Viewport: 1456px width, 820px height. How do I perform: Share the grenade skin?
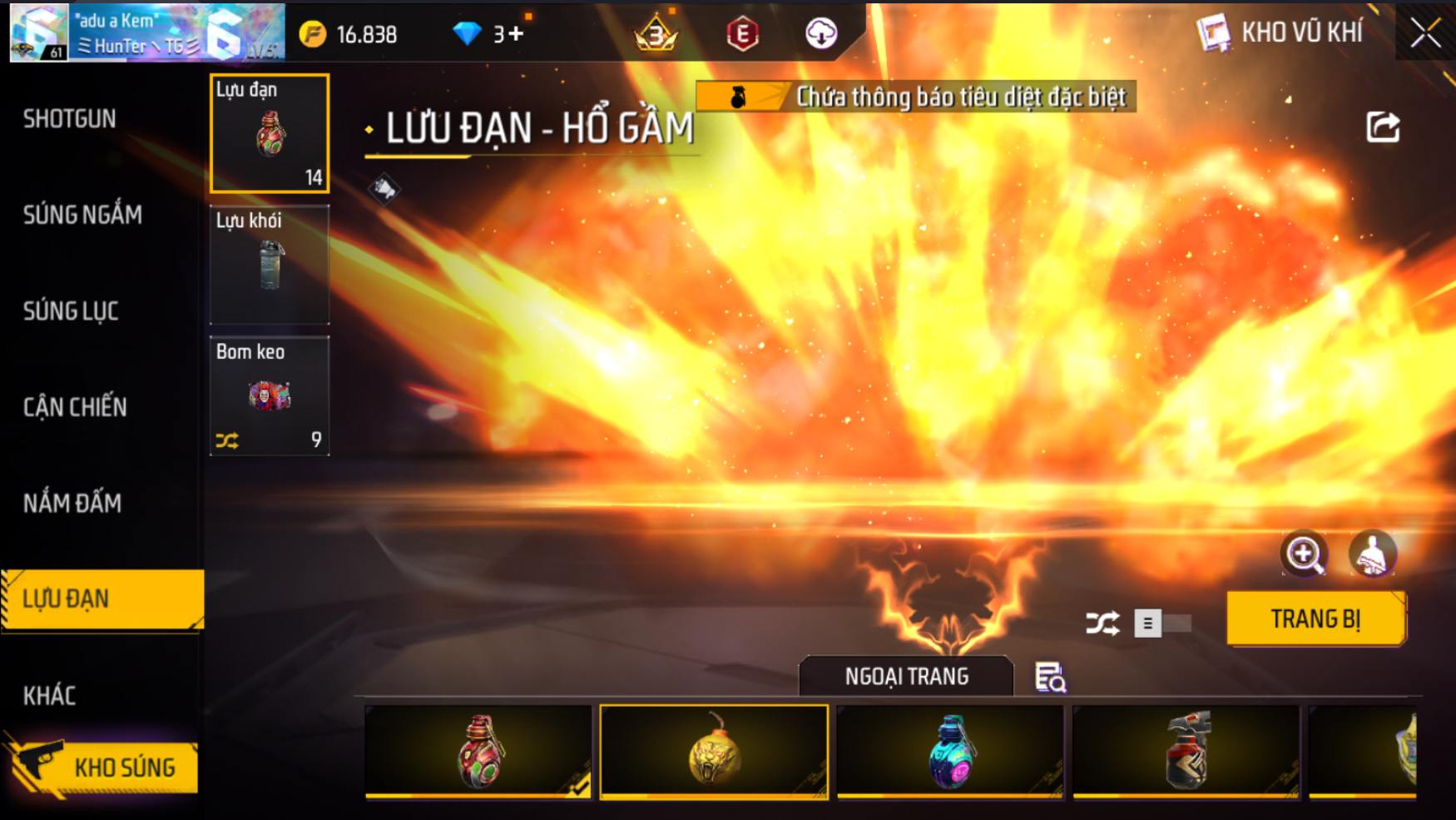click(x=1383, y=127)
